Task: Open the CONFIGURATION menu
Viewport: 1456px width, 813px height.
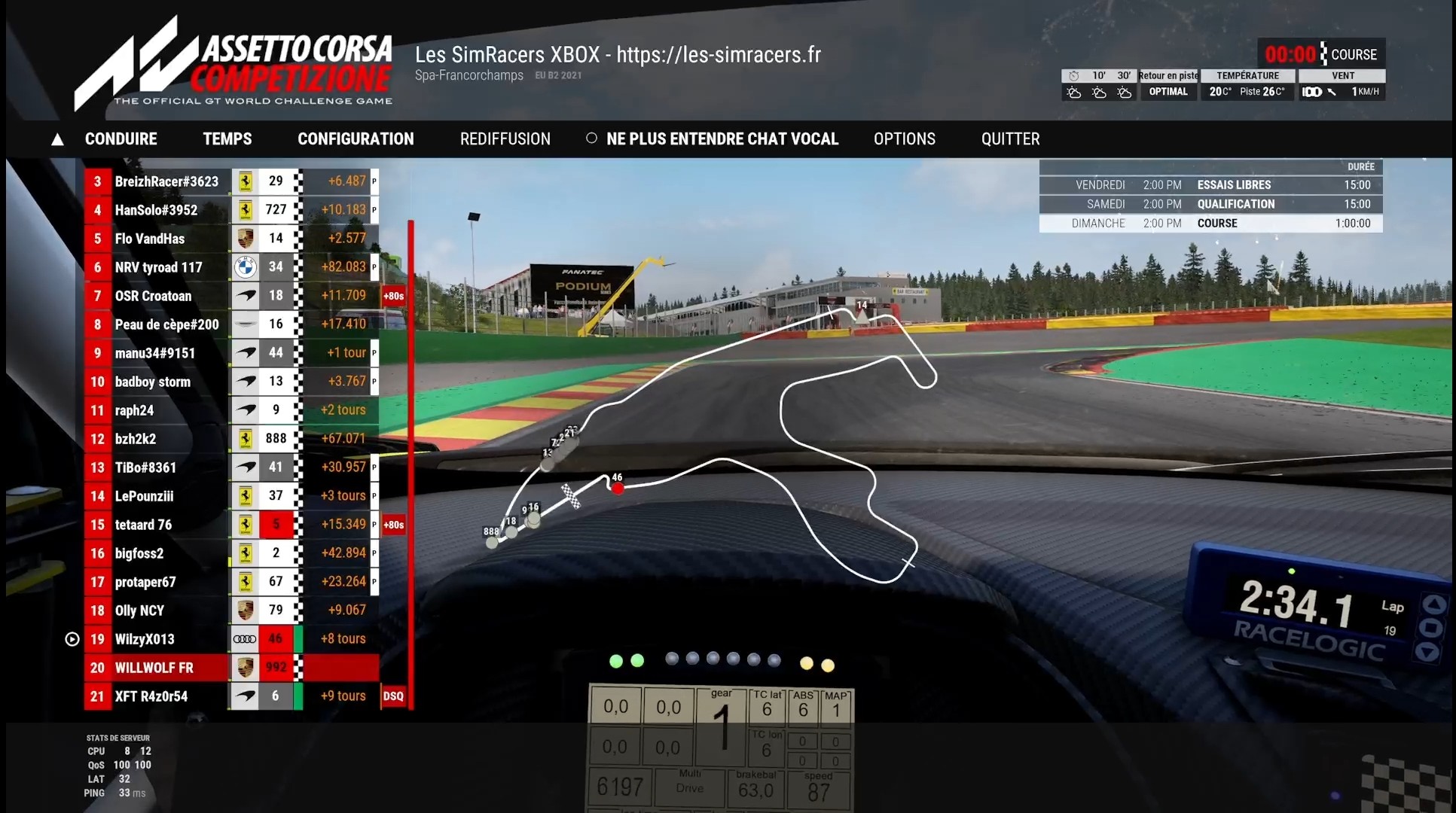Action: [x=356, y=139]
